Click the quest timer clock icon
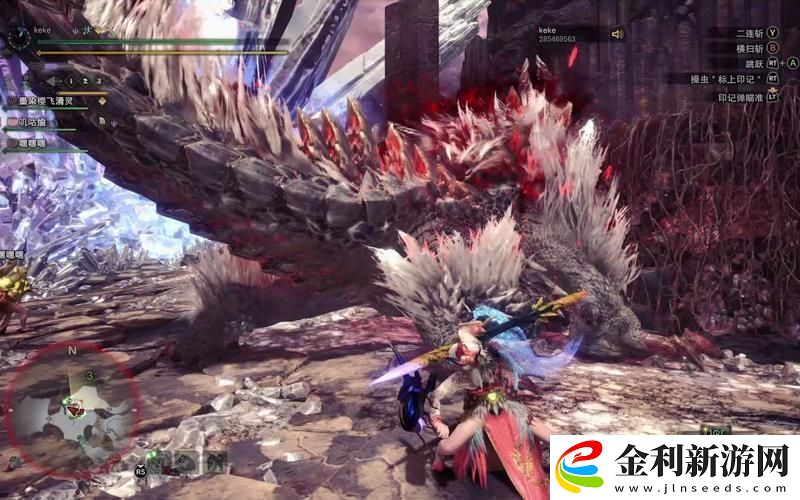Screen dimensions: 800x500 (x=17, y=38)
